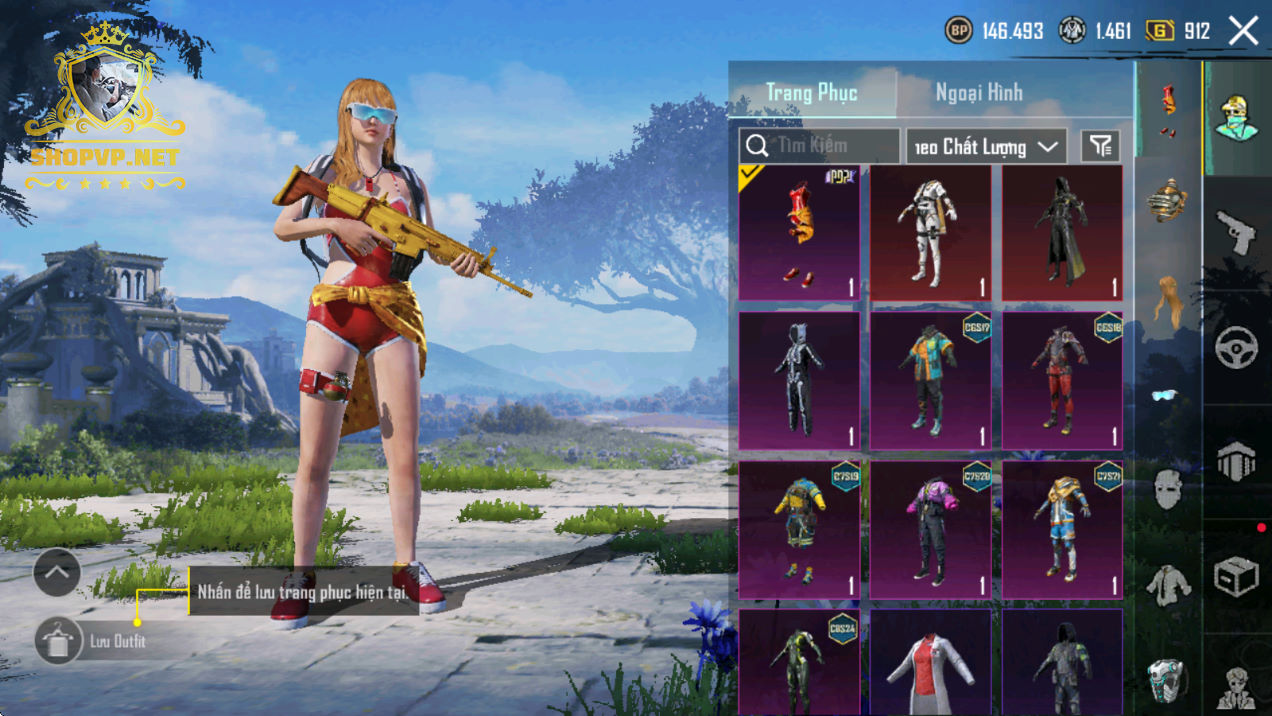Image resolution: width=1272 pixels, height=716 pixels.
Task: Show the face mask subcategory
Action: (x=1166, y=489)
